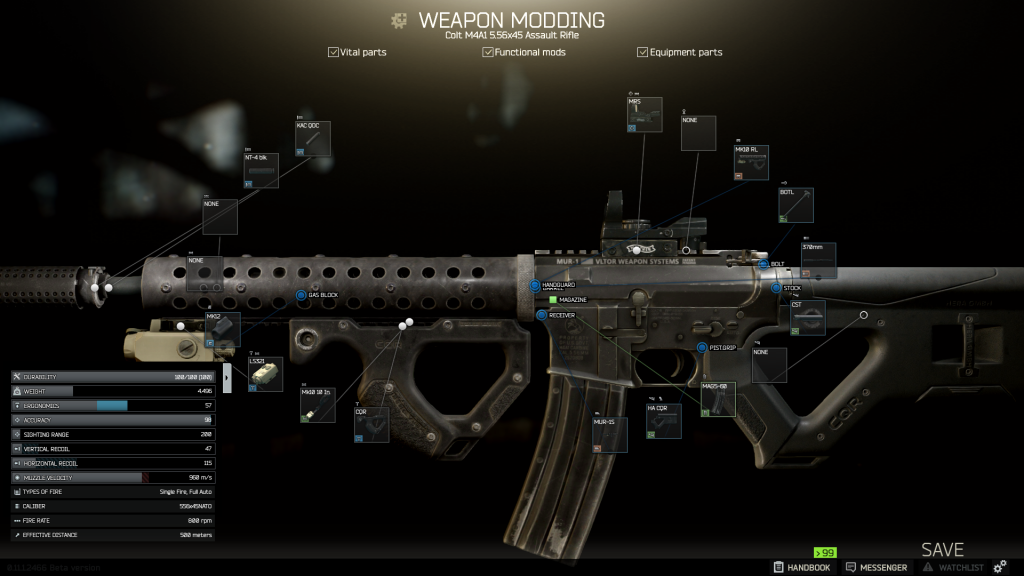Select the MAG5-60 magazine slot
The image size is (1024, 576).
718,399
